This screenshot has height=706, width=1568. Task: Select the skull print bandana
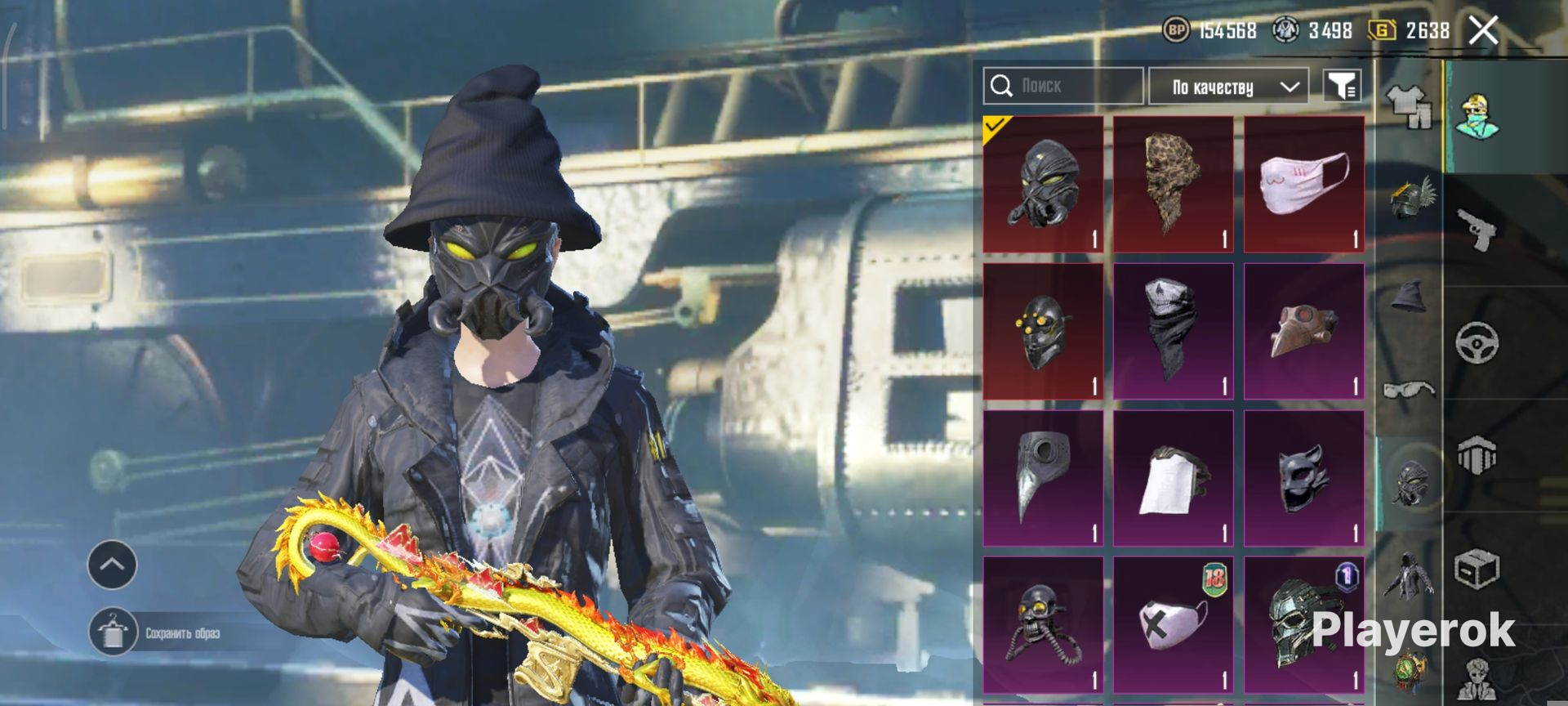click(x=1173, y=331)
